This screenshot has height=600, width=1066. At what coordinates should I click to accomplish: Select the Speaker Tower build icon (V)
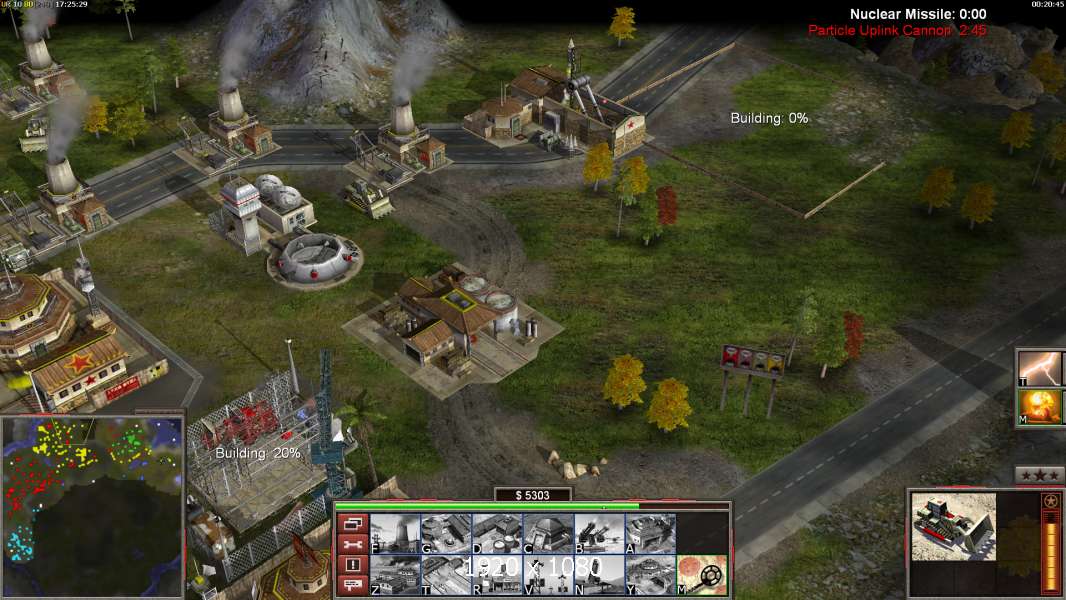tap(548, 575)
